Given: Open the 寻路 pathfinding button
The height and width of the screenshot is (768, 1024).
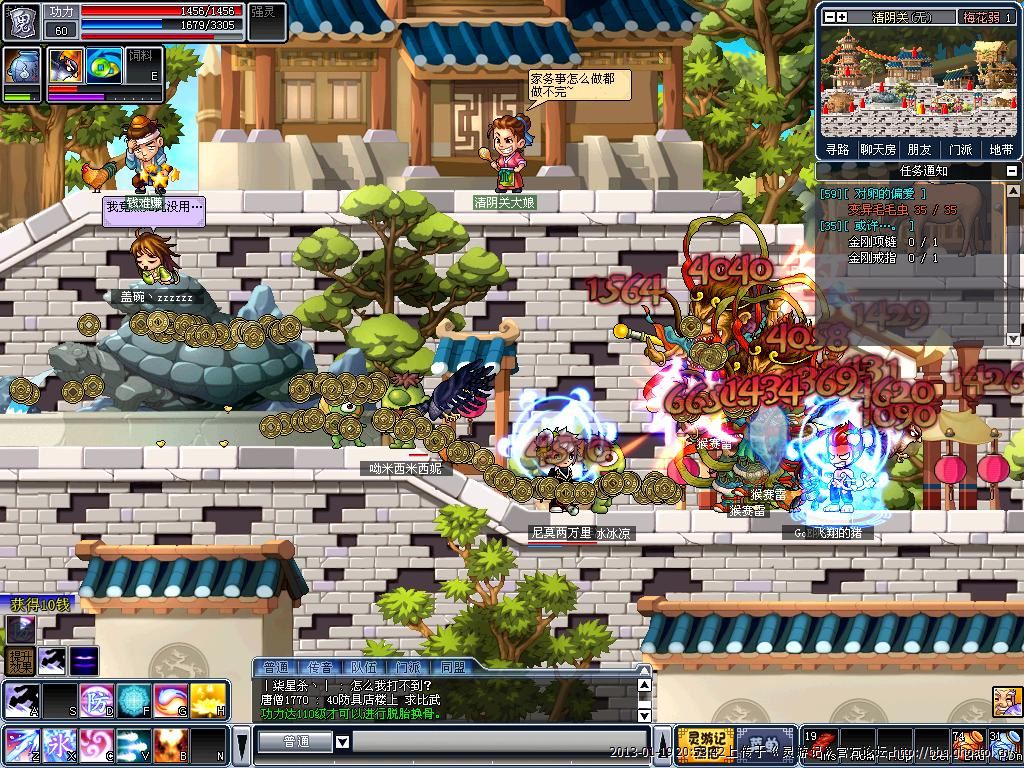Looking at the screenshot, I should point(838,150).
